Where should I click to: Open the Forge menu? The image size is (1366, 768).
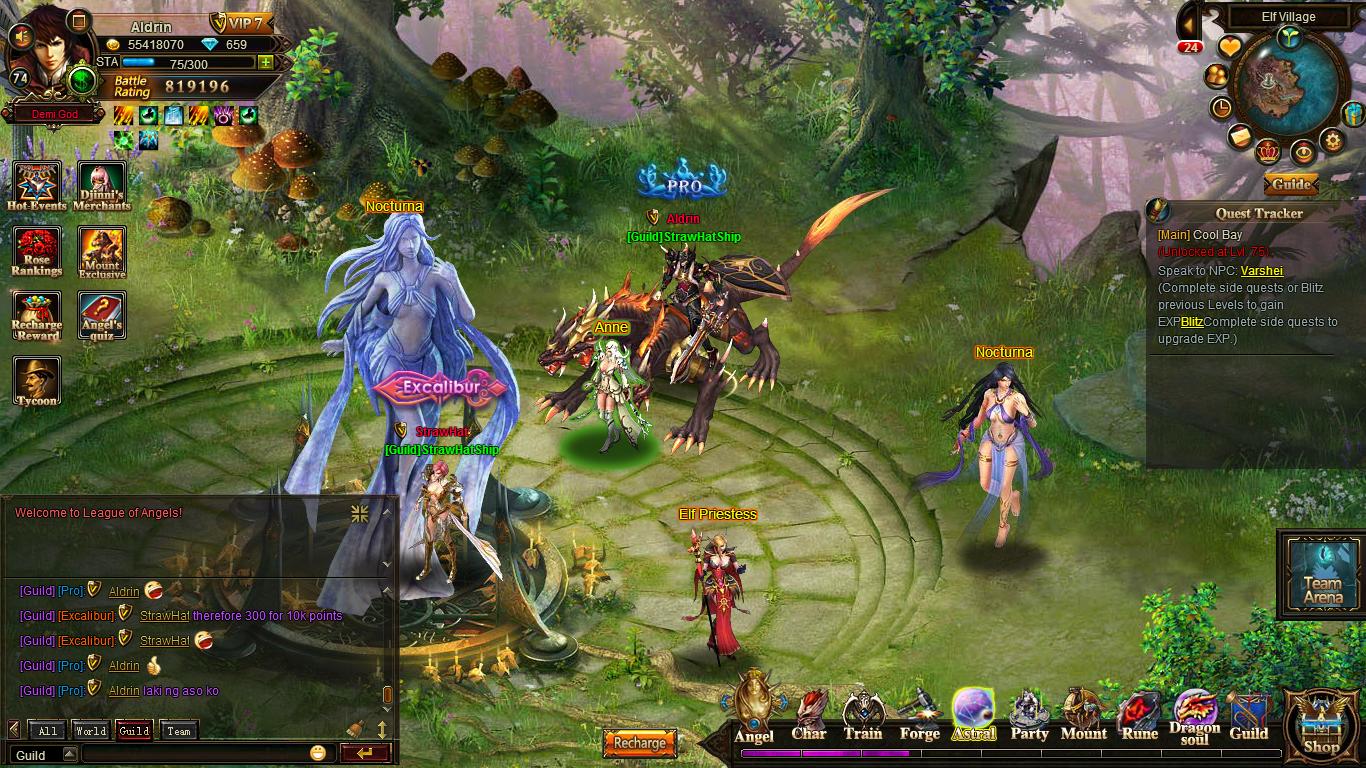click(919, 717)
